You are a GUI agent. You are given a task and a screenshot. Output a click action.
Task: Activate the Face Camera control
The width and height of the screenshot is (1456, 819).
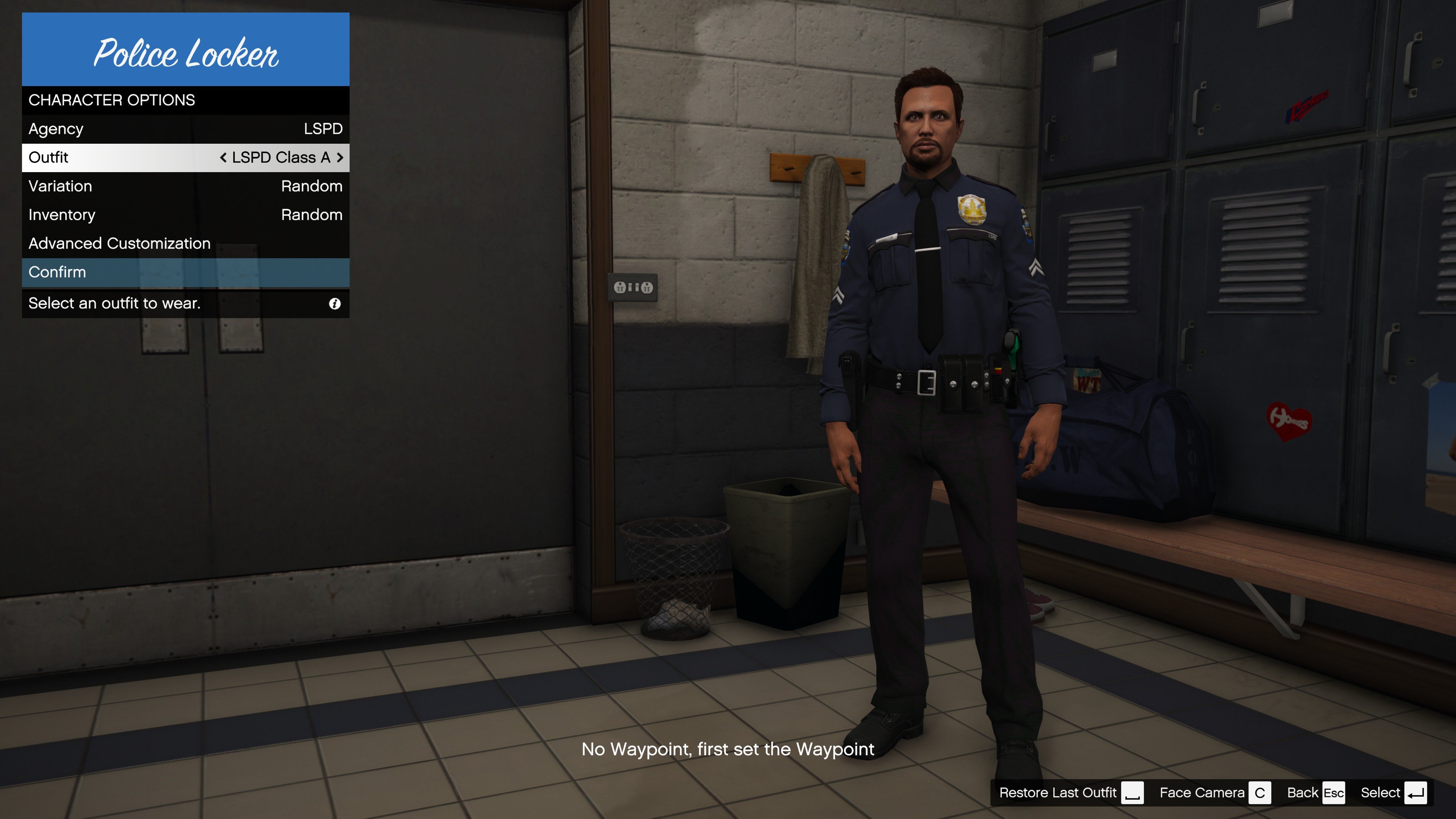click(1214, 792)
